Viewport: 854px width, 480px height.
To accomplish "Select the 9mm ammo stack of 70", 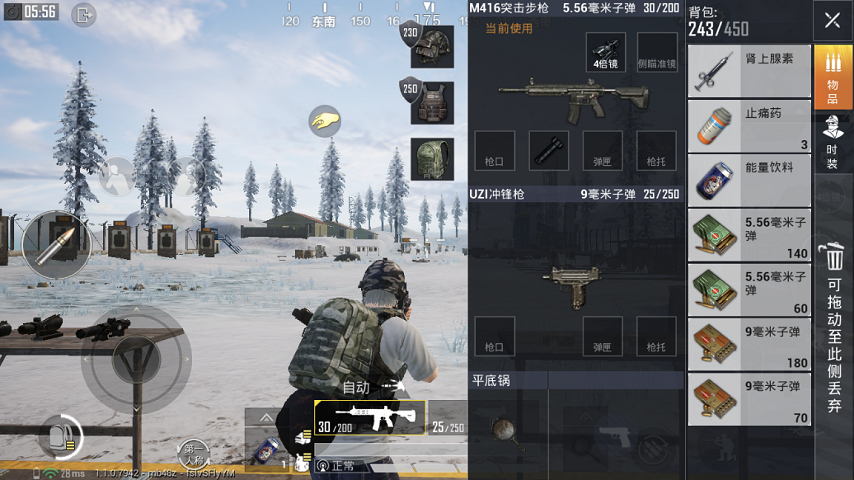I will click(x=748, y=399).
